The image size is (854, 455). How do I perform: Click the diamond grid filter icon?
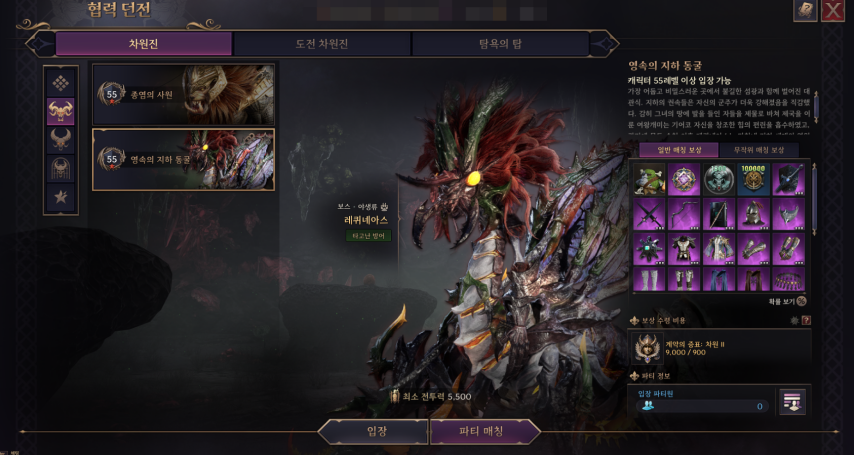[x=61, y=83]
